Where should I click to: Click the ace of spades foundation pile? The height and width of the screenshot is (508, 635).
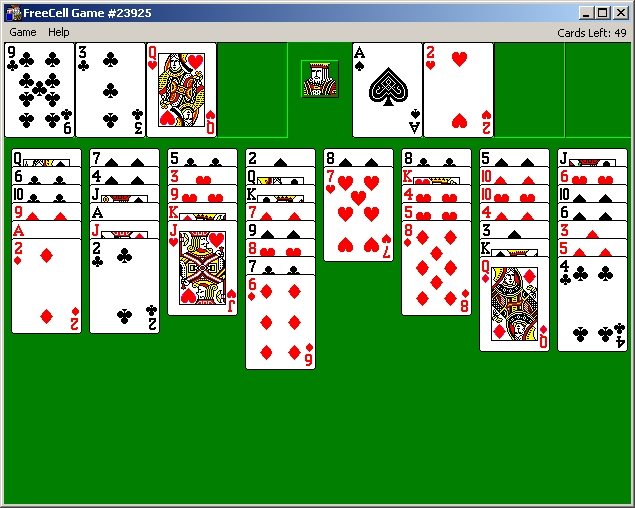click(x=387, y=90)
